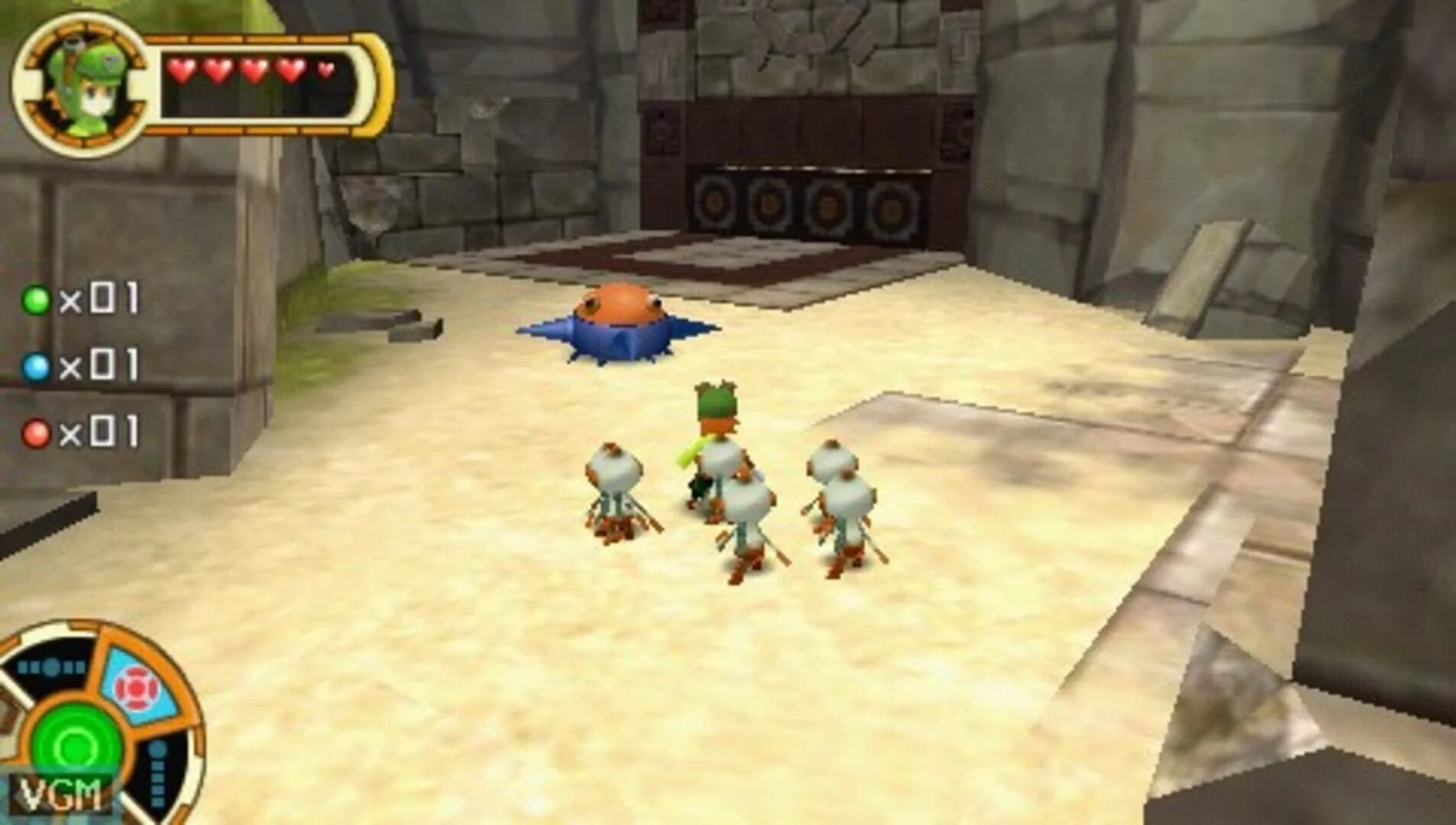This screenshot has width=1456, height=825.
Task: Toggle the VGM label in the bottom corner
Action: tap(60, 794)
